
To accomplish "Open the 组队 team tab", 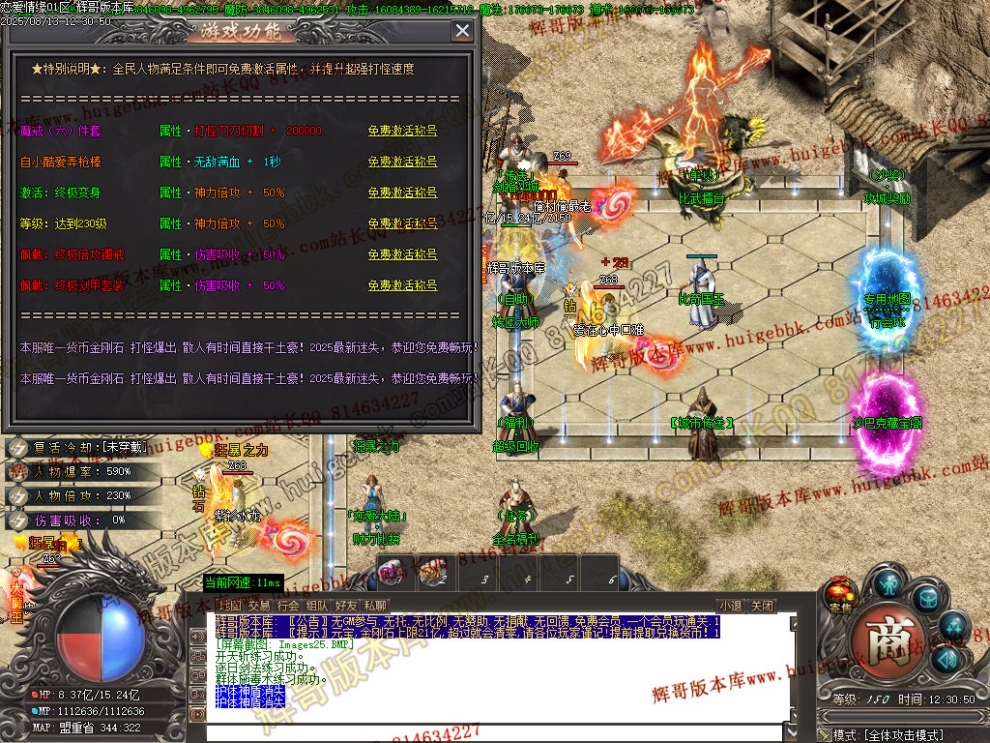I will pos(317,606).
